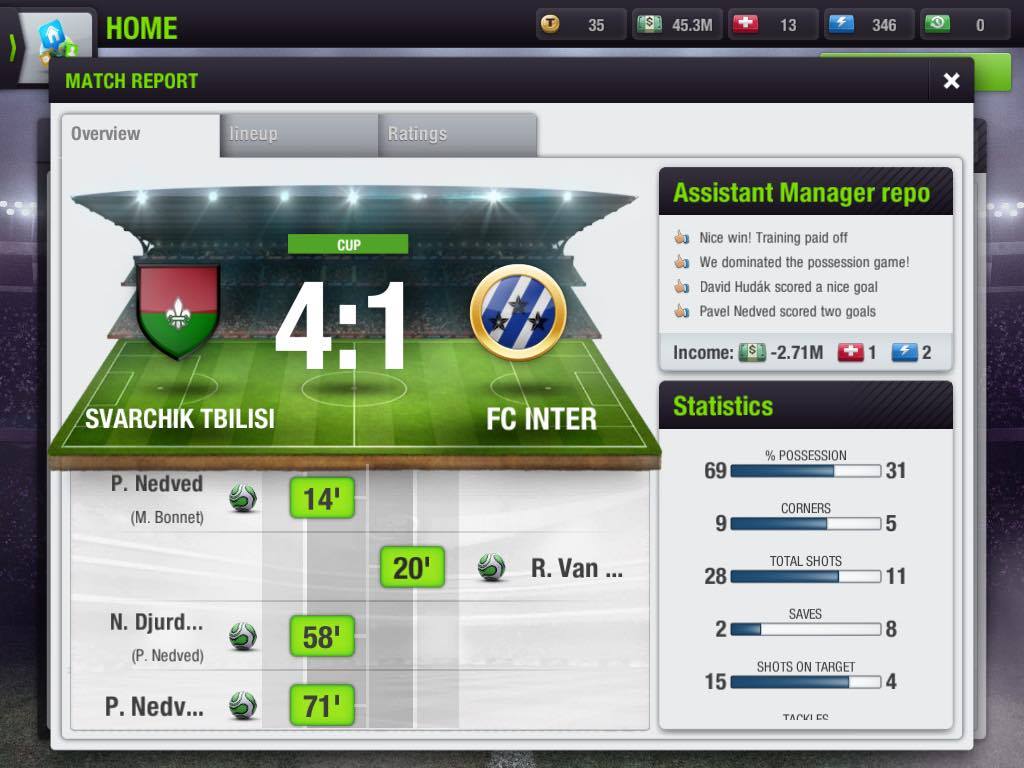Switch to the Lineup tab
Screen dimensions: 1024x768
coord(298,134)
